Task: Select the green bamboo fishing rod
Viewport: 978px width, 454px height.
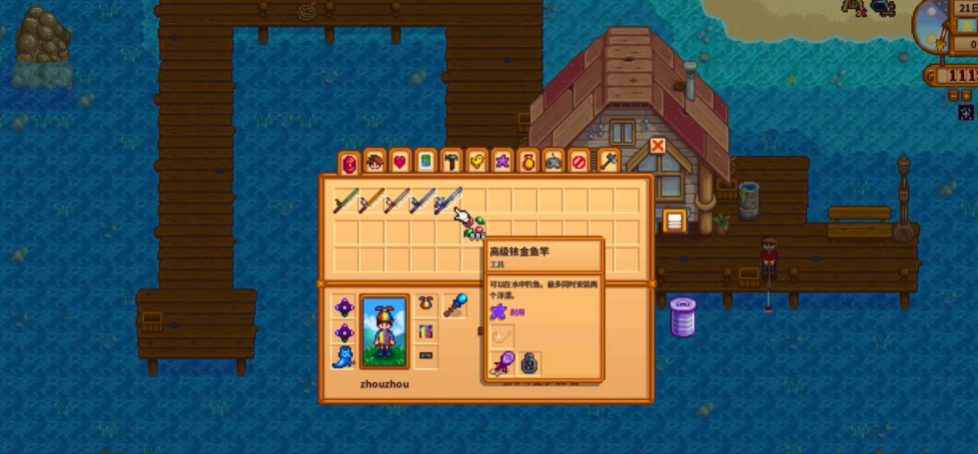Action: point(345,201)
